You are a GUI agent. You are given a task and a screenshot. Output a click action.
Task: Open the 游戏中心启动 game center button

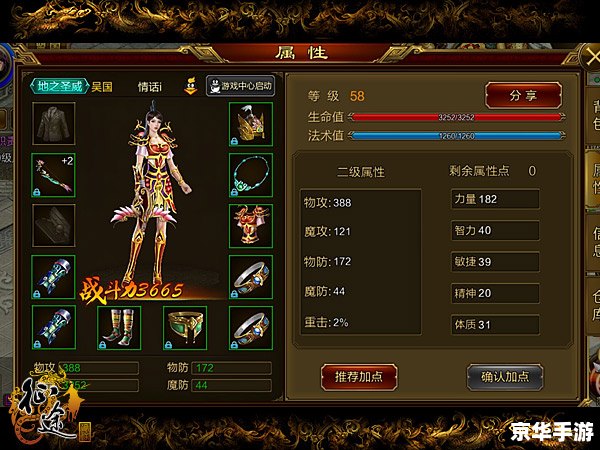pyautogui.click(x=241, y=87)
